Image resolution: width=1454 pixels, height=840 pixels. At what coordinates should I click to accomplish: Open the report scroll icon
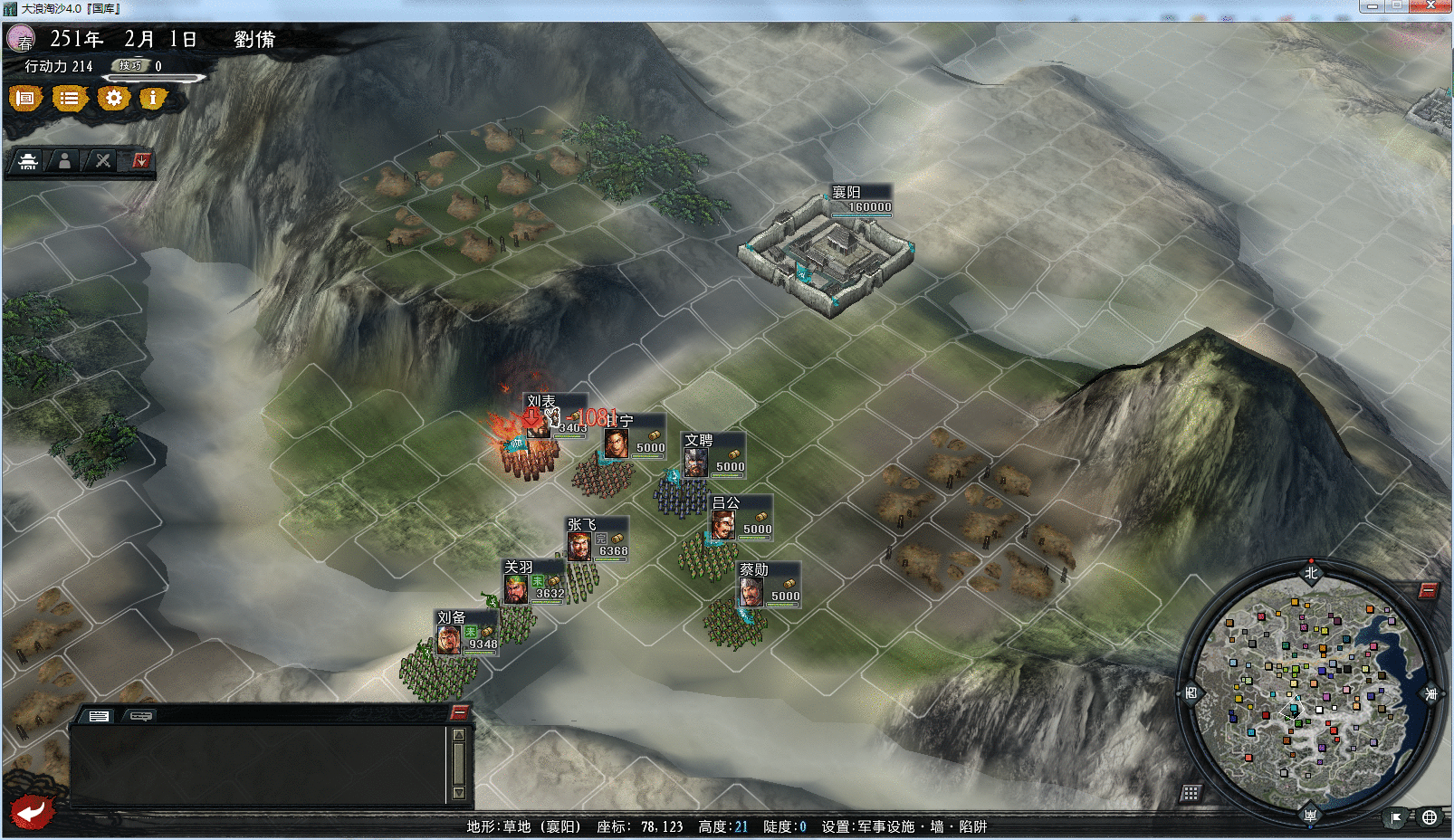24,100
